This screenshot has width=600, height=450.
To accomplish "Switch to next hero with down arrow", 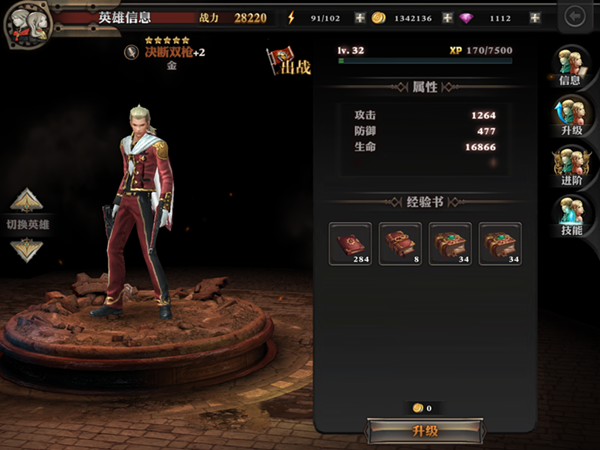I will (x=27, y=250).
